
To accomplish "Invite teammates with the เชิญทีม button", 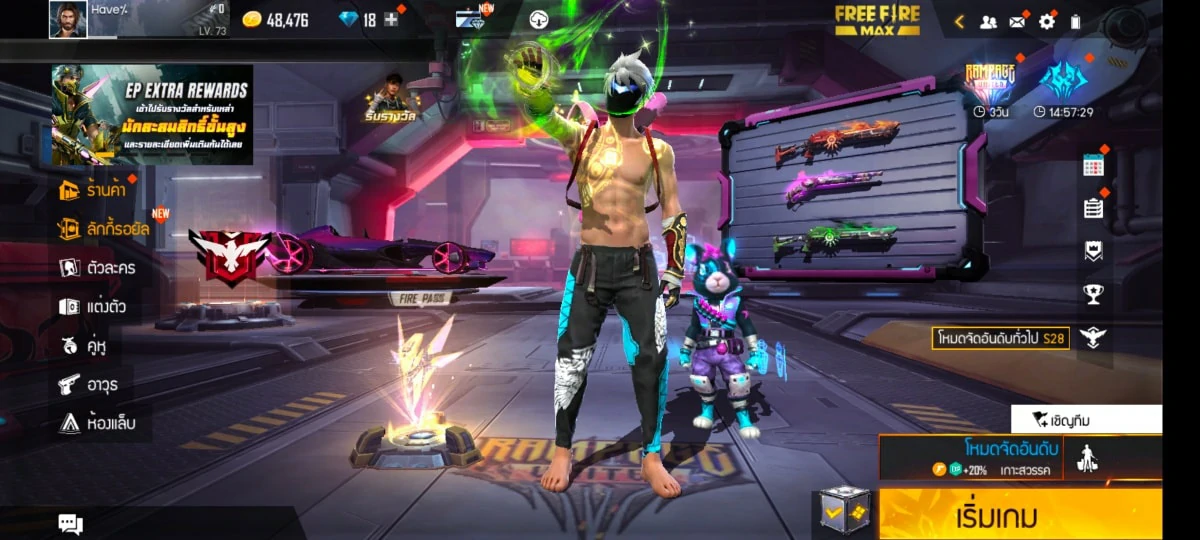I will 1086,419.
